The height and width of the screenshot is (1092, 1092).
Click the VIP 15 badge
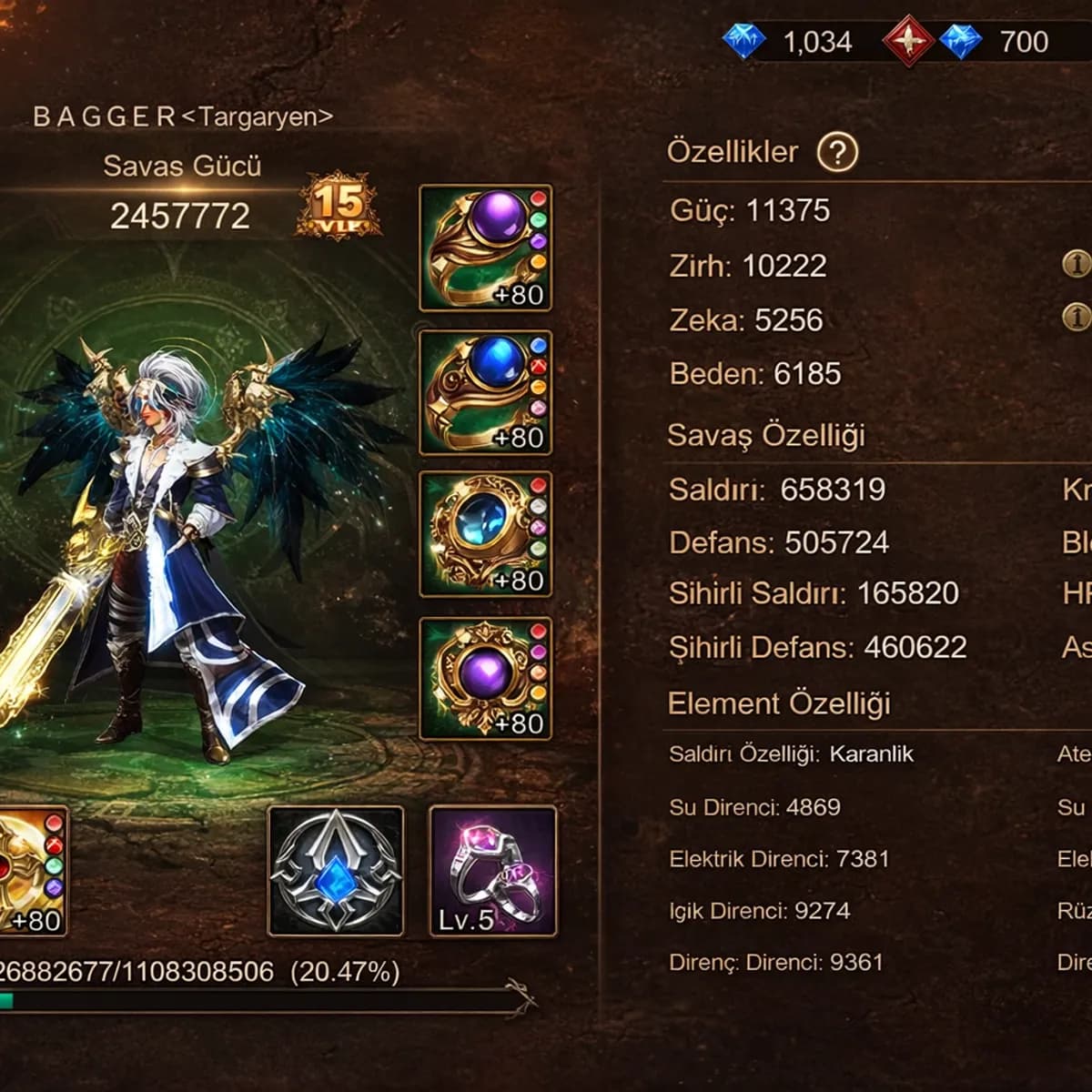tap(338, 206)
